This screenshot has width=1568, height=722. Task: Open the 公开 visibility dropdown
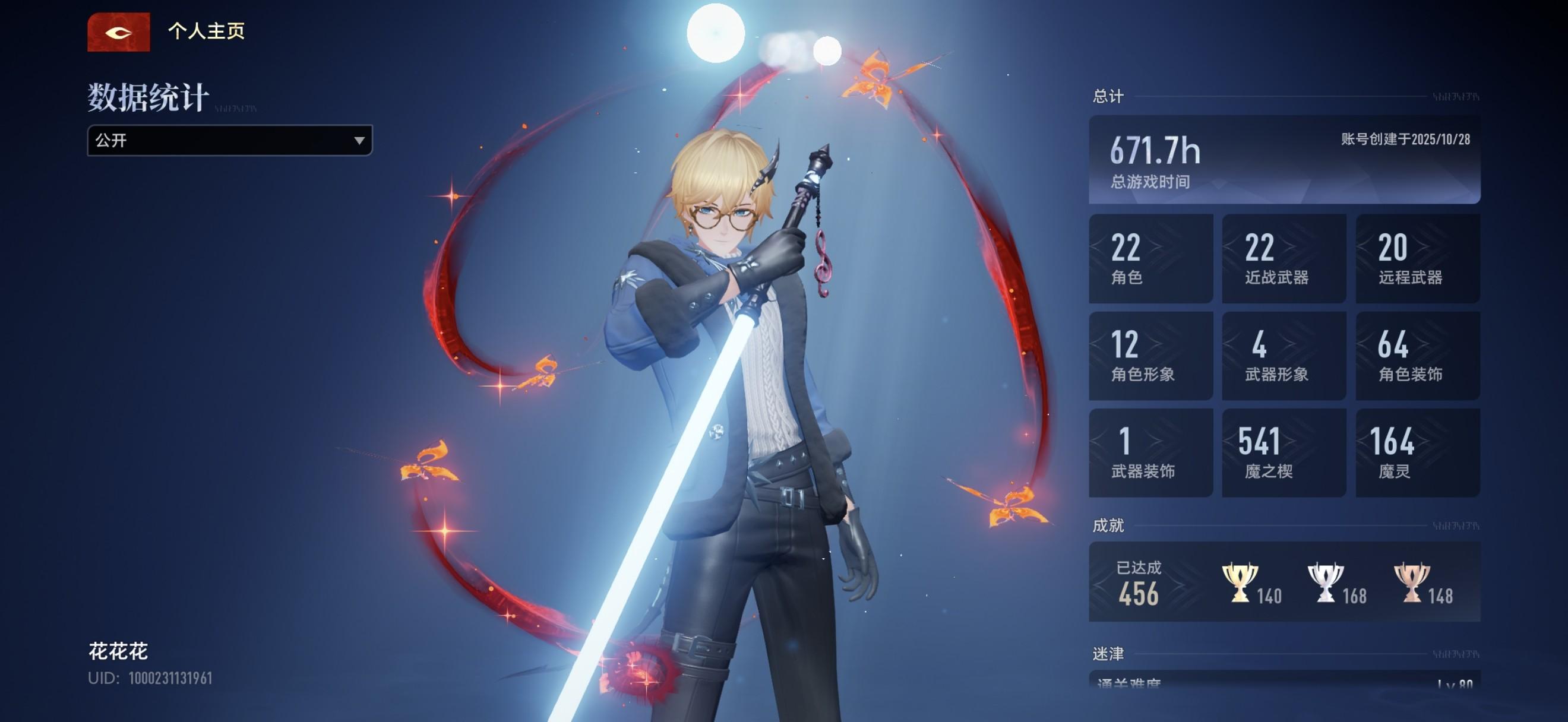[x=229, y=141]
